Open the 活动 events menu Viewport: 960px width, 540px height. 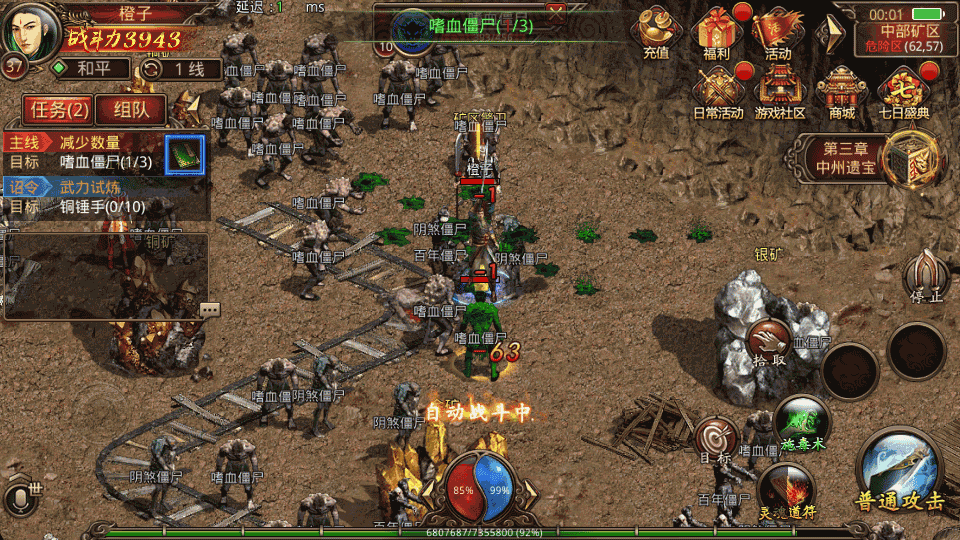(x=778, y=33)
